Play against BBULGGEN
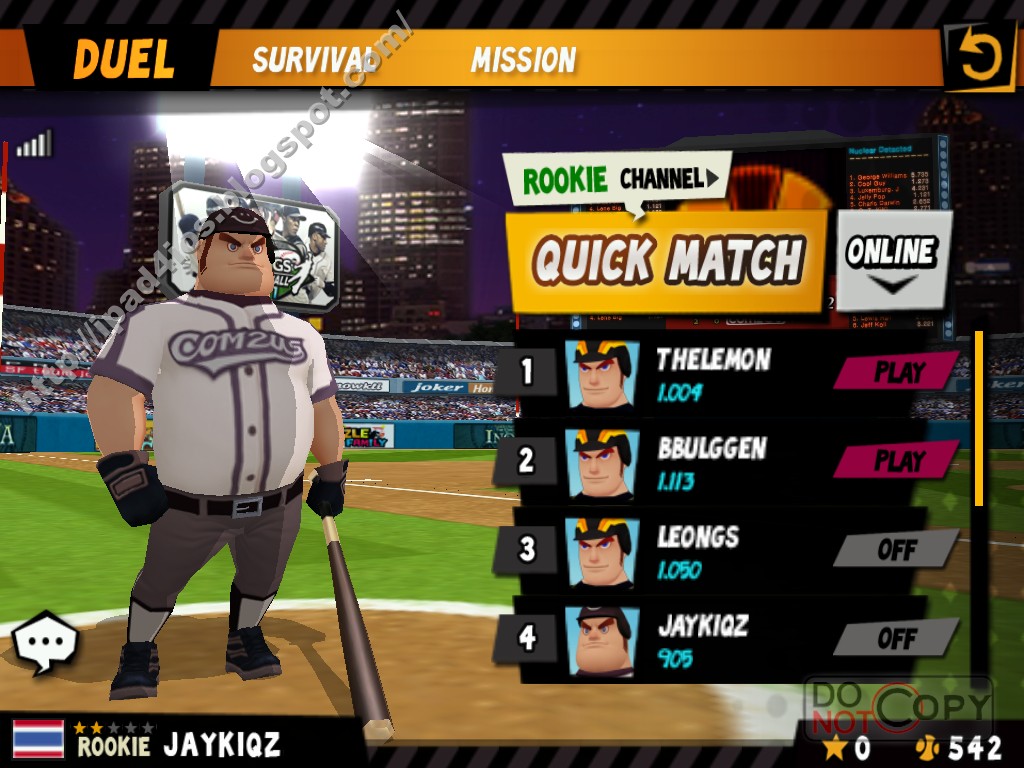The height and width of the screenshot is (768, 1024). [x=897, y=460]
